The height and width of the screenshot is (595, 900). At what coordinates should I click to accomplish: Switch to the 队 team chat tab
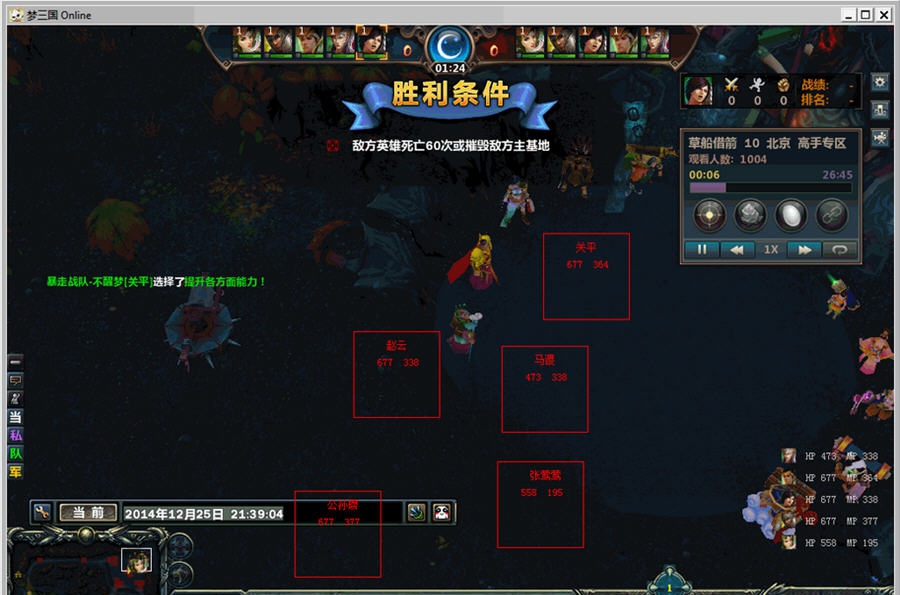[15, 453]
